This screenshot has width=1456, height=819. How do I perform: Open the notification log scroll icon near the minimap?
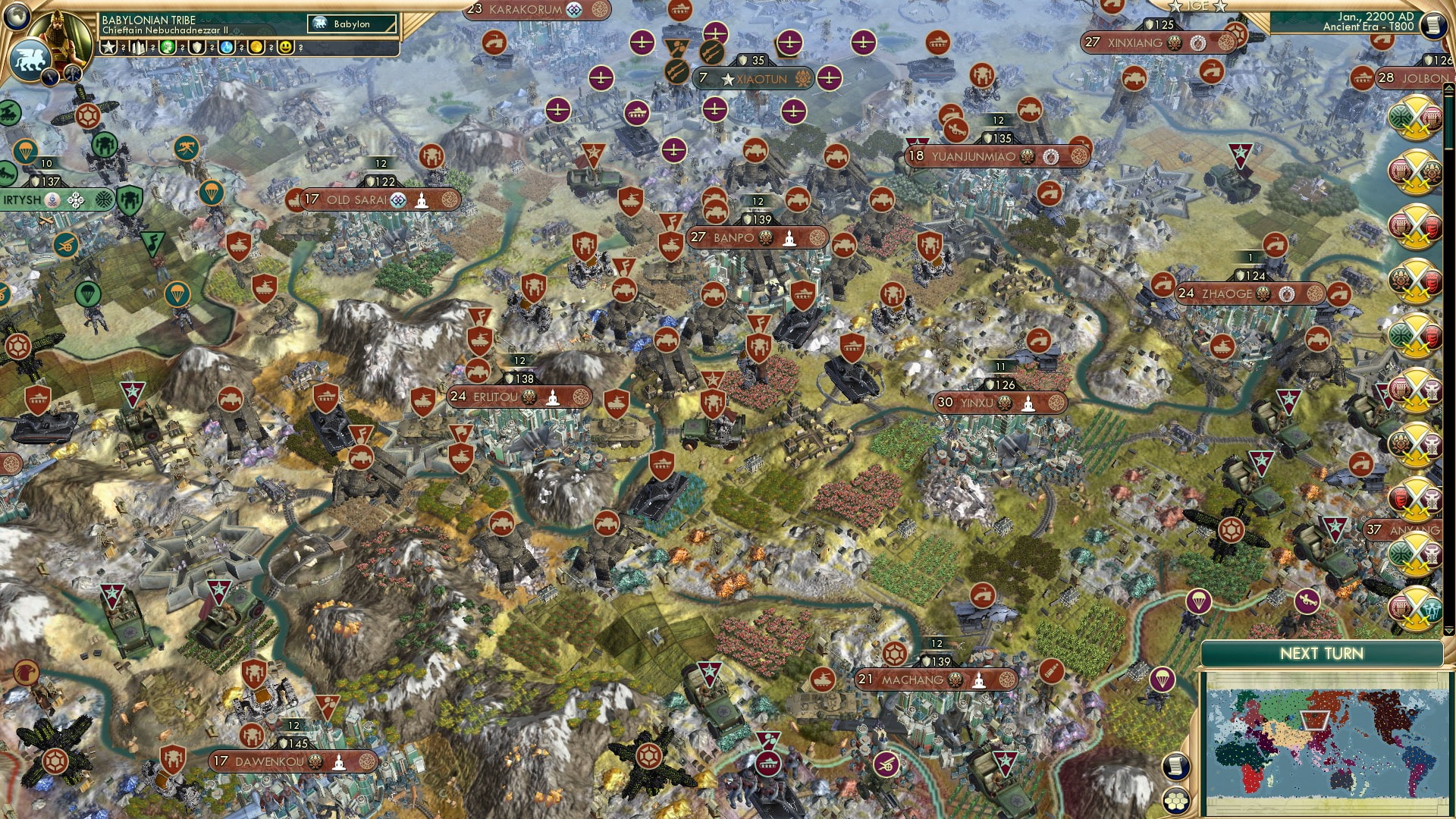point(1176,766)
